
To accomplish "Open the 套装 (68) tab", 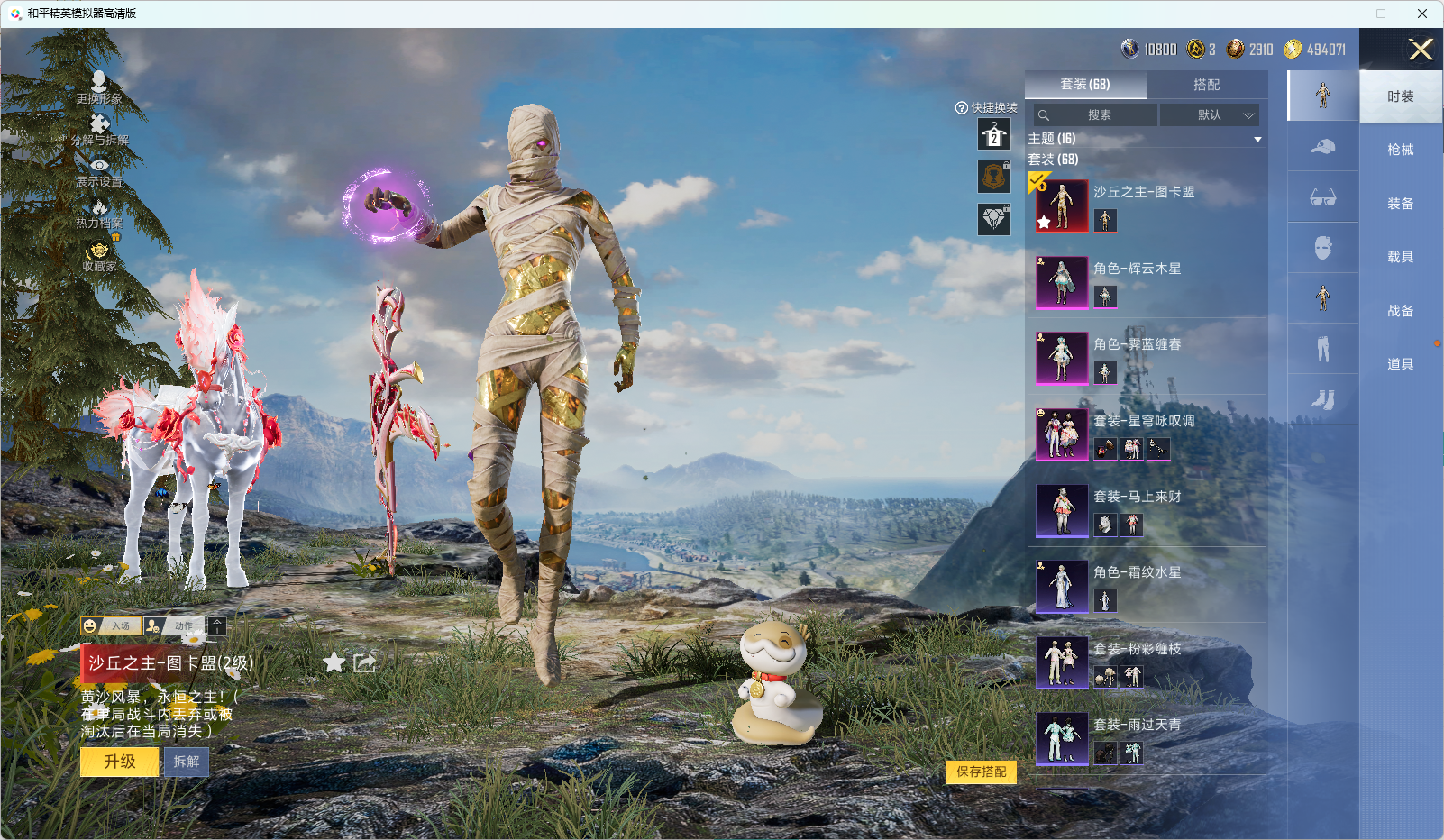I will [1085, 85].
